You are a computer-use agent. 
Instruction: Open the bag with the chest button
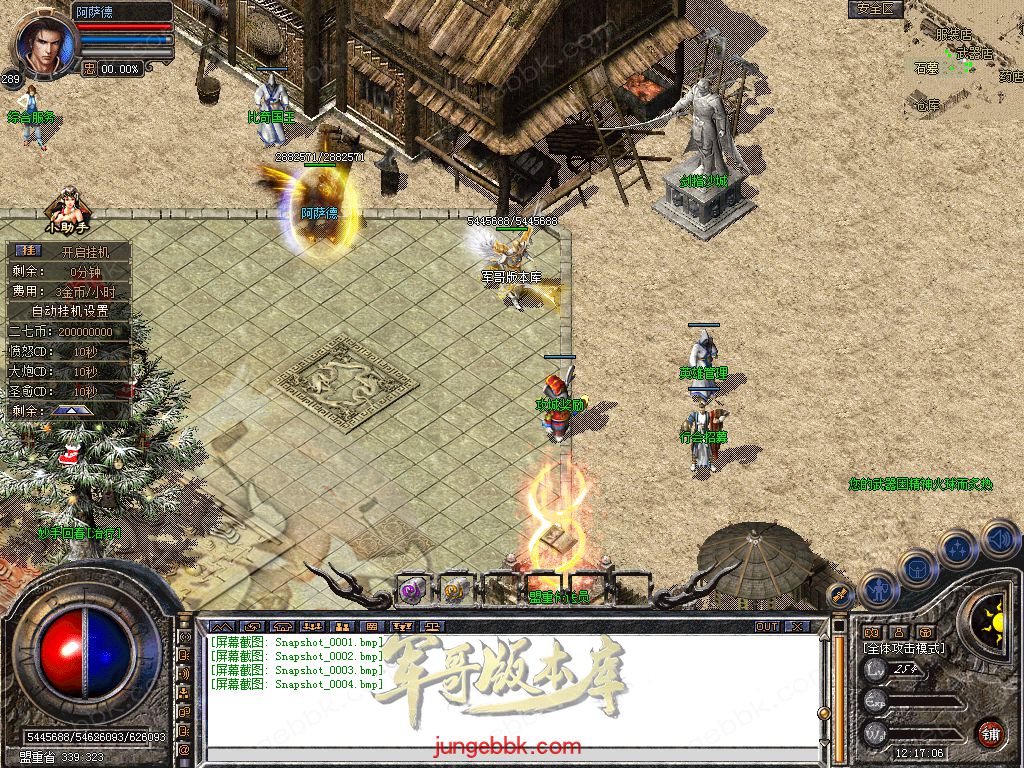pos(916,568)
